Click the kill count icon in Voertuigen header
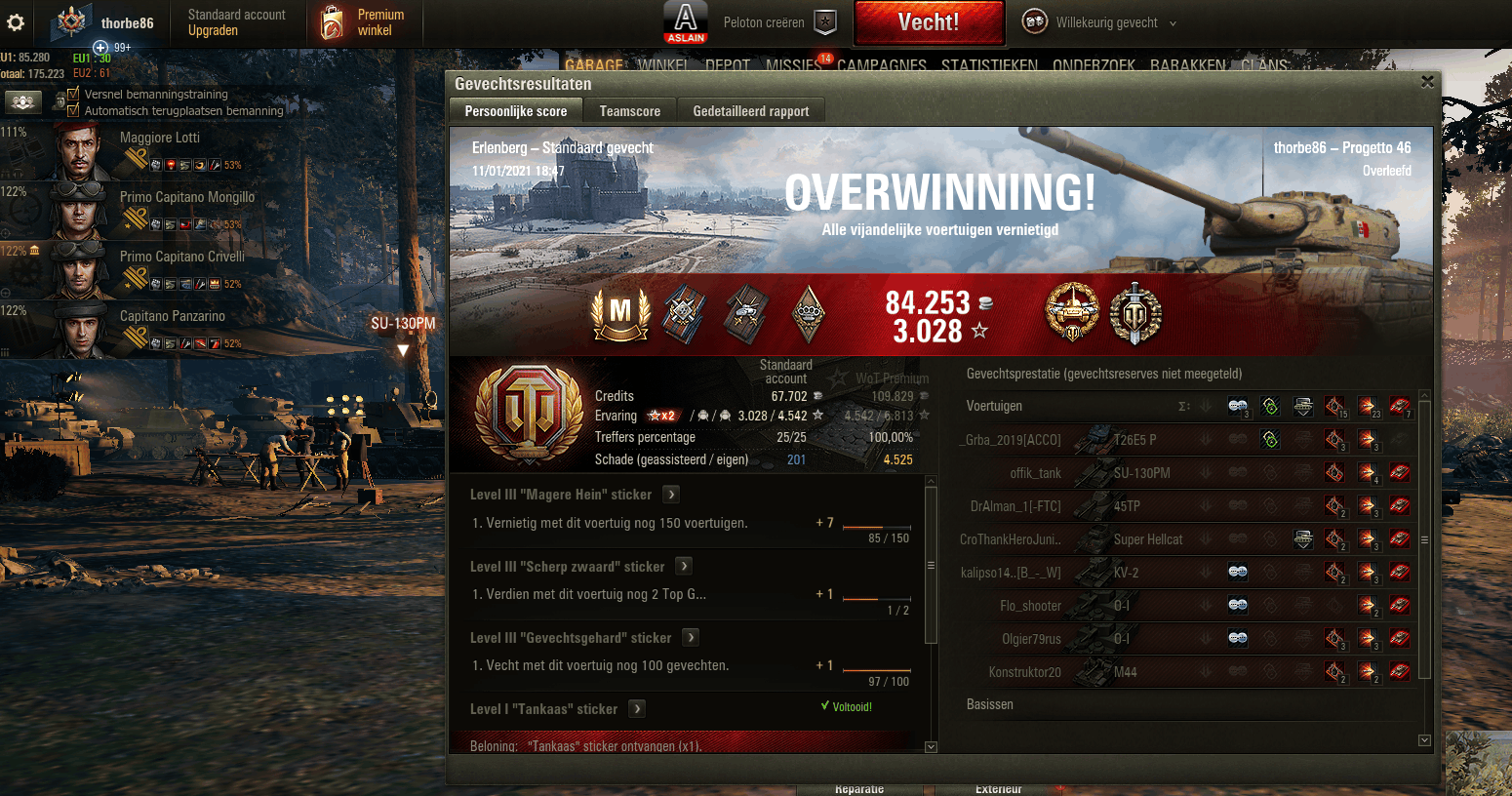Viewport: 1512px width, 796px height. click(x=1400, y=406)
